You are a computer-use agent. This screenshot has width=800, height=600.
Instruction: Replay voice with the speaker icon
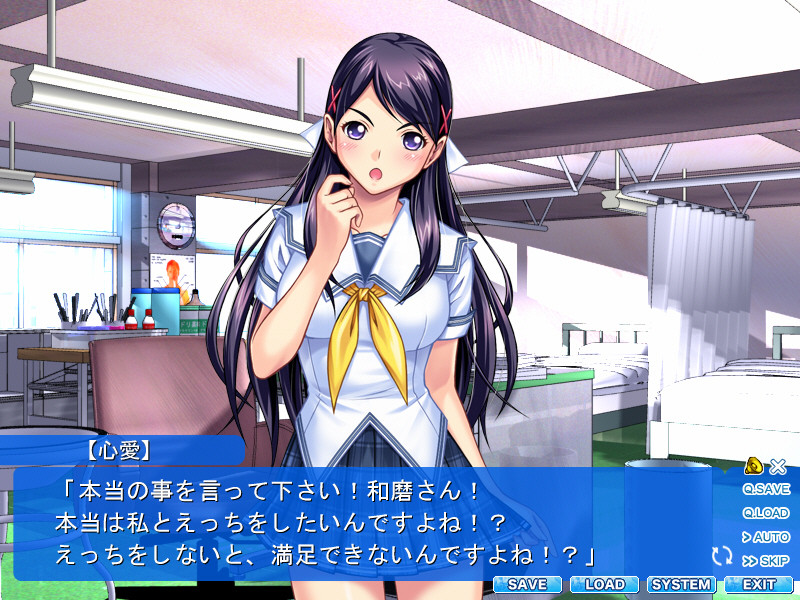click(x=755, y=465)
